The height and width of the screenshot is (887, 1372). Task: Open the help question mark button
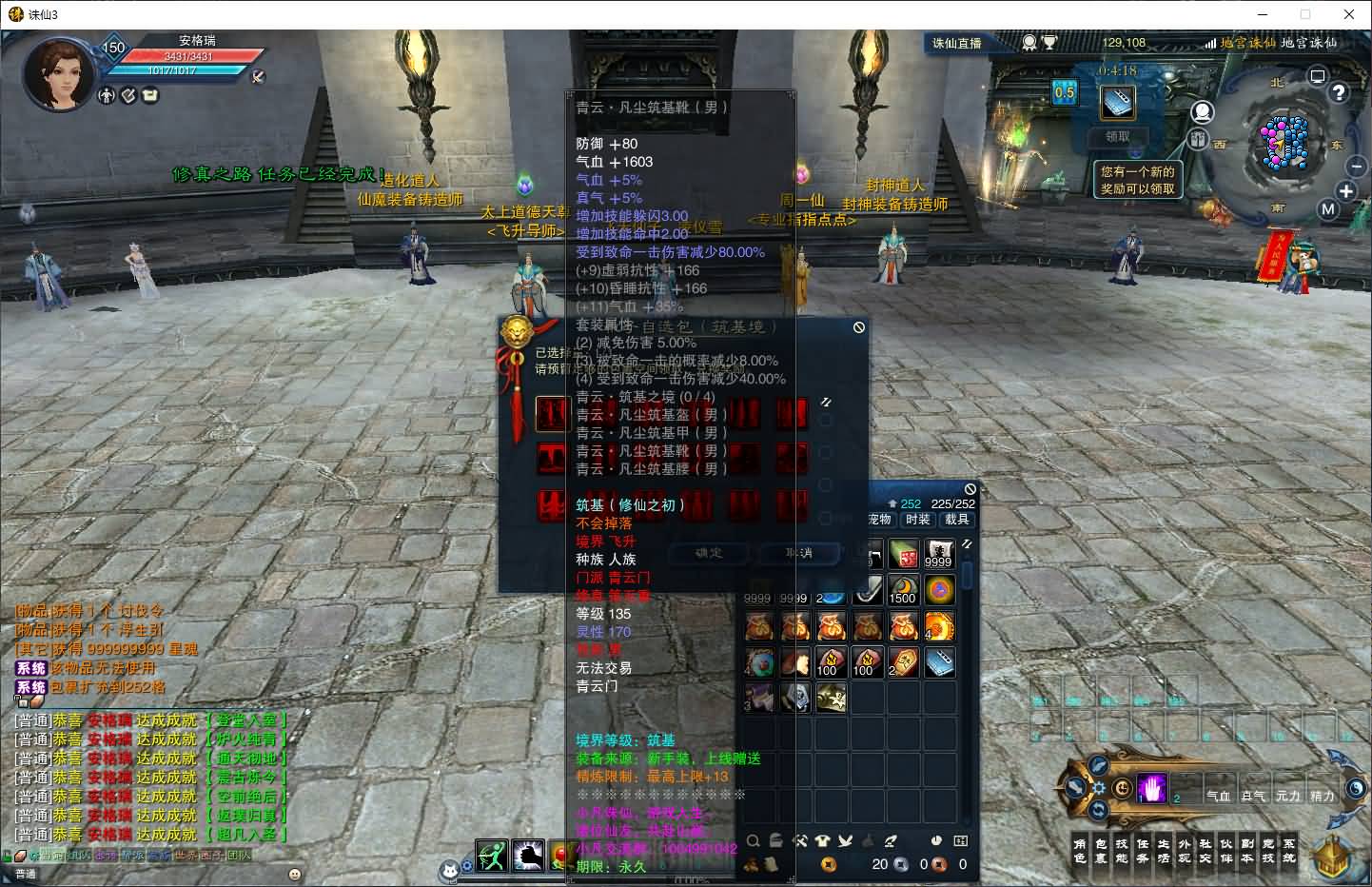(x=1339, y=92)
